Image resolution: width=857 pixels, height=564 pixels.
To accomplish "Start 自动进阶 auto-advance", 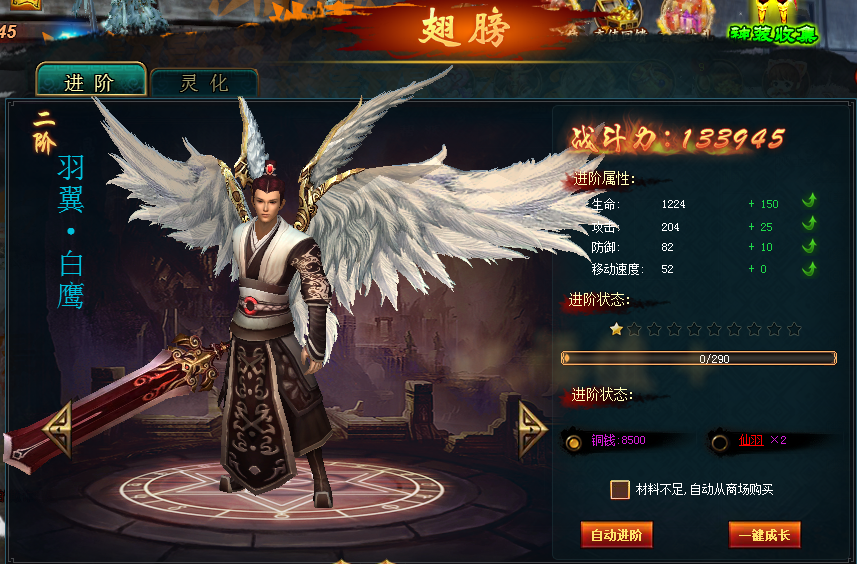I will click(616, 535).
